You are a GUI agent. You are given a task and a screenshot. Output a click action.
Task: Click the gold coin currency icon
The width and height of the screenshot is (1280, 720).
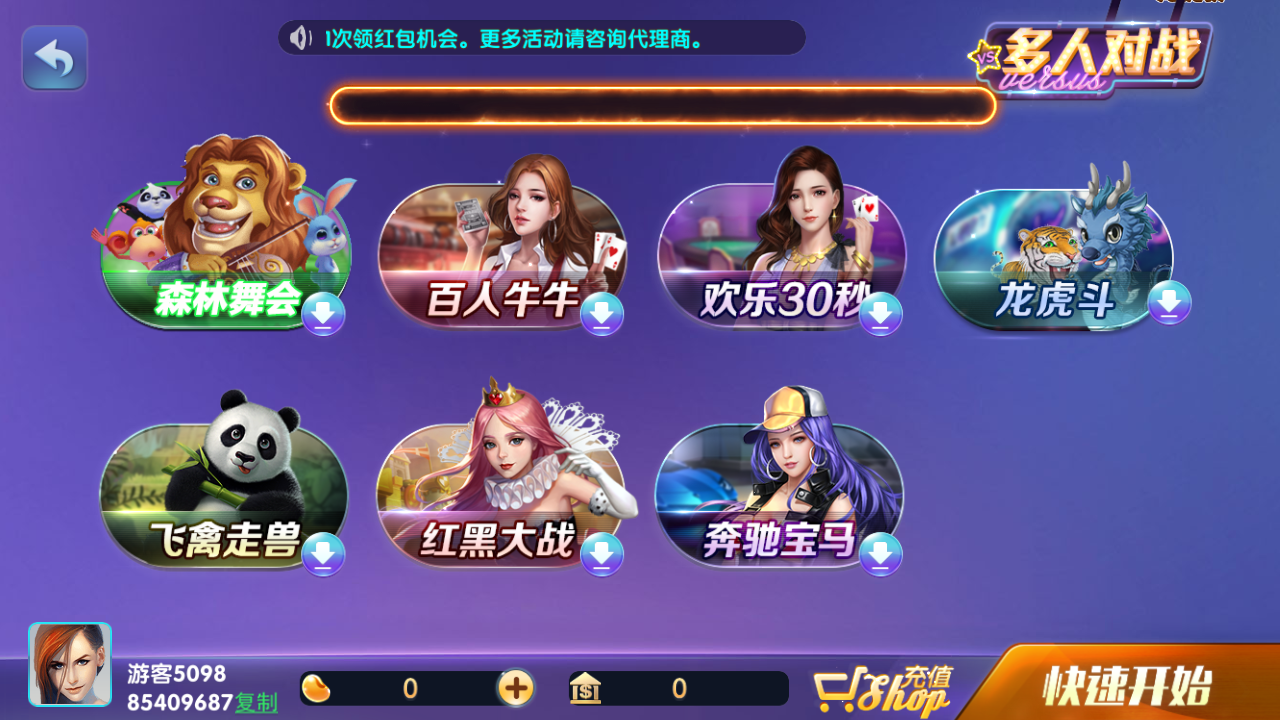[x=317, y=689]
